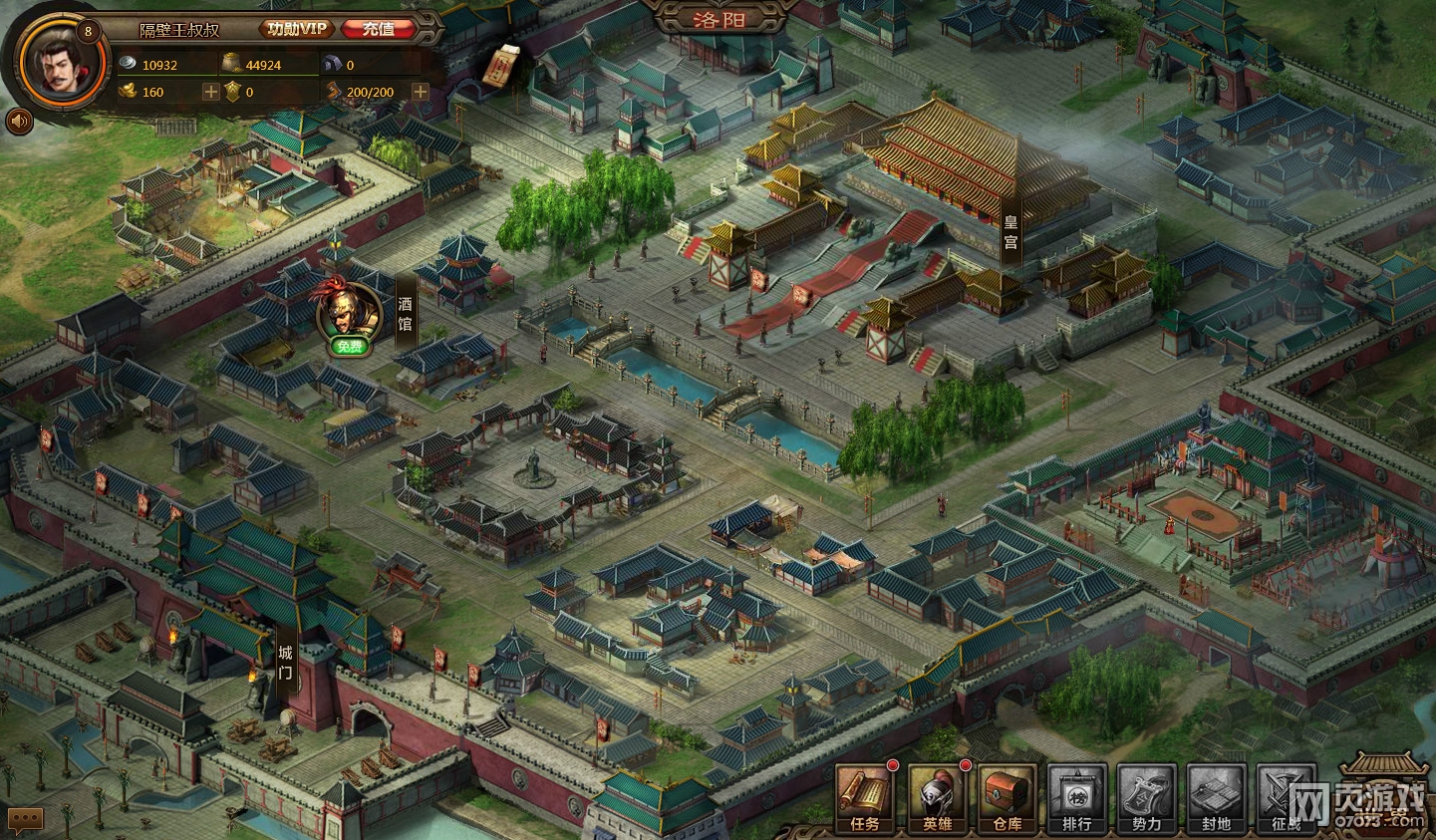1436x840 pixels.
Task: Click the red 充值 recharge button
Action: coord(378,29)
